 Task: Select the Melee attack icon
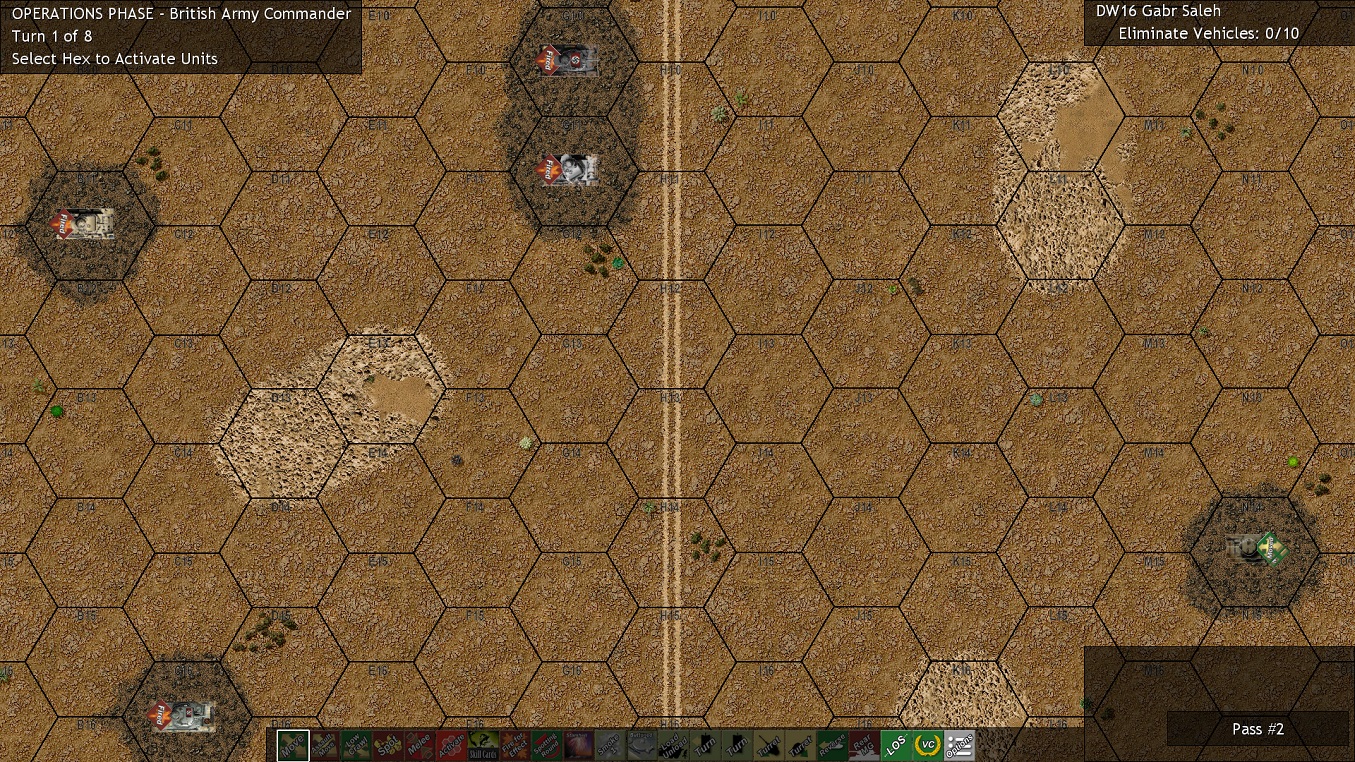(x=420, y=745)
